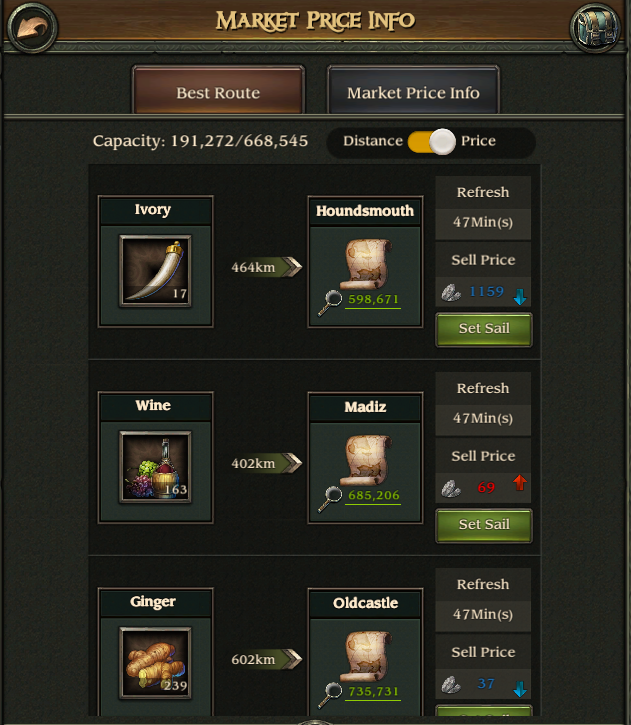Open the 685,206 coordinates link
The width and height of the screenshot is (631, 725).
point(373,495)
